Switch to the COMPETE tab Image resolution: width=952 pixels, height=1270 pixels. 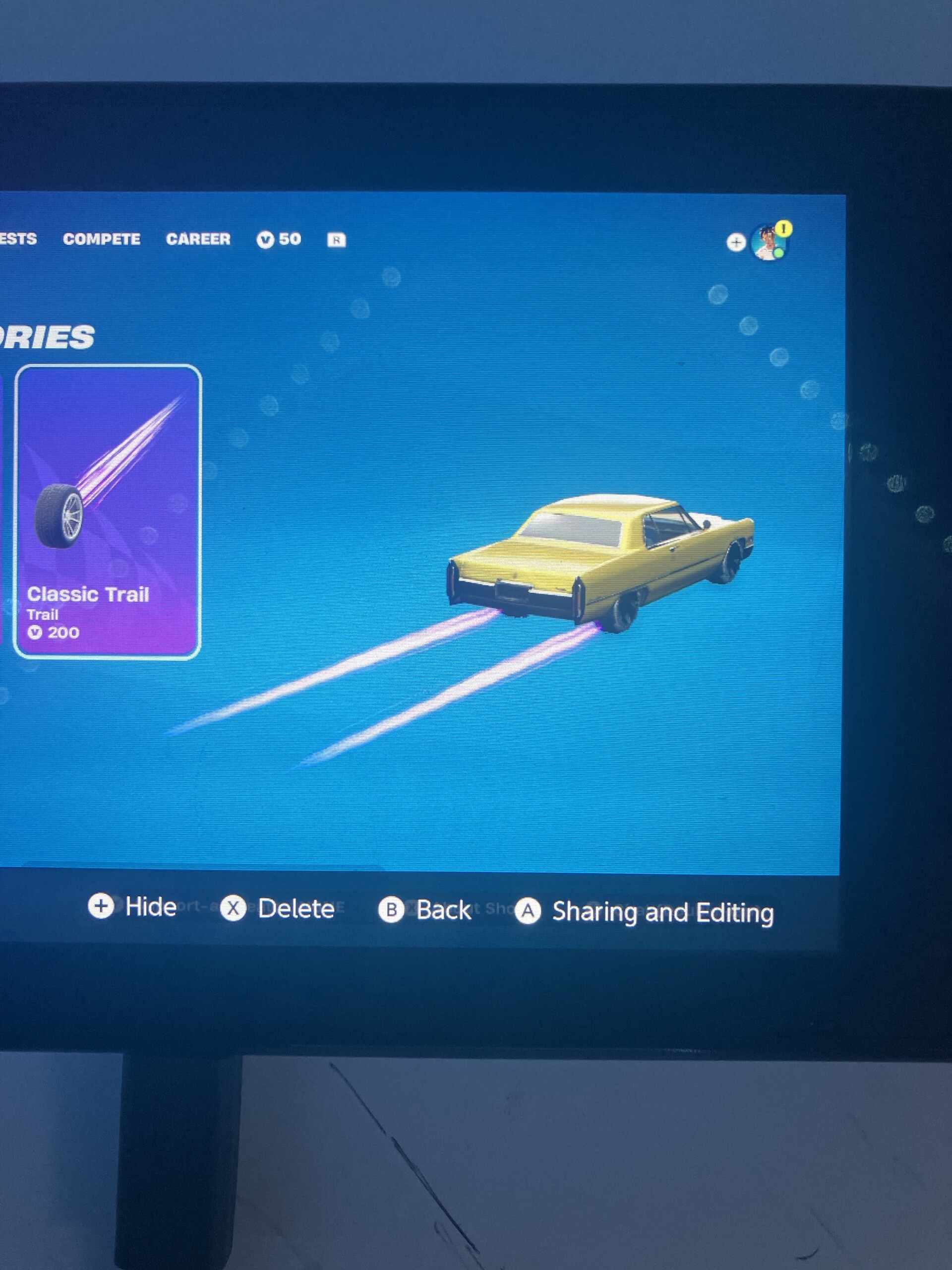pos(102,239)
